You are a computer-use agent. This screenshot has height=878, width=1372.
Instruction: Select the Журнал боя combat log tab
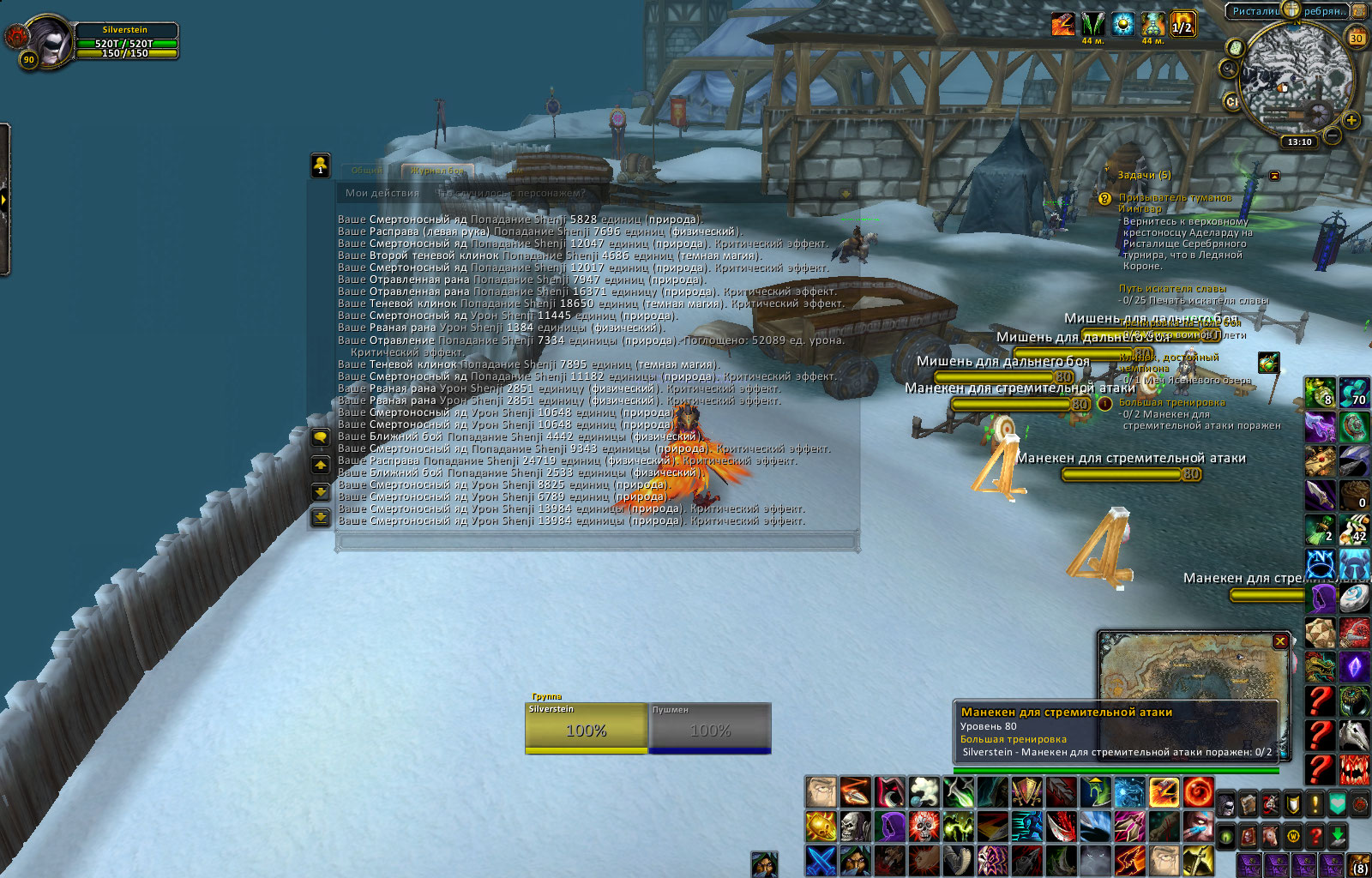click(436, 171)
